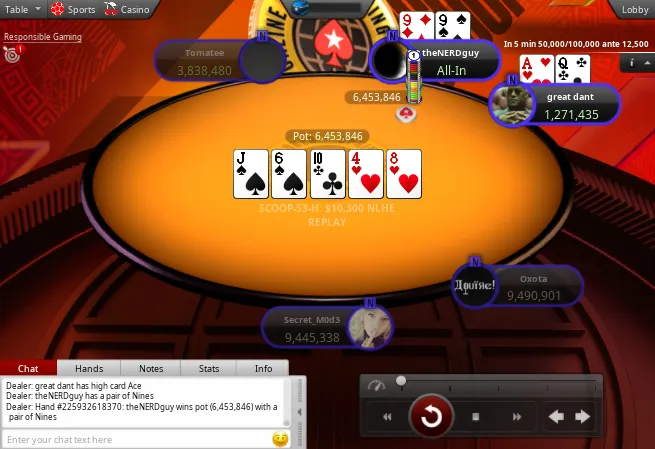Go to the previous hand using left arrow

(557, 416)
